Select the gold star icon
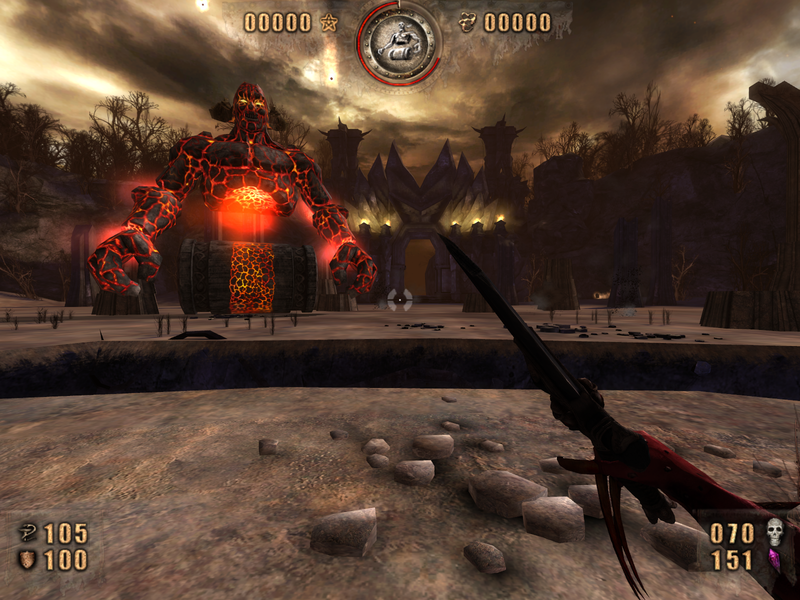The image size is (800, 600). pos(328,23)
